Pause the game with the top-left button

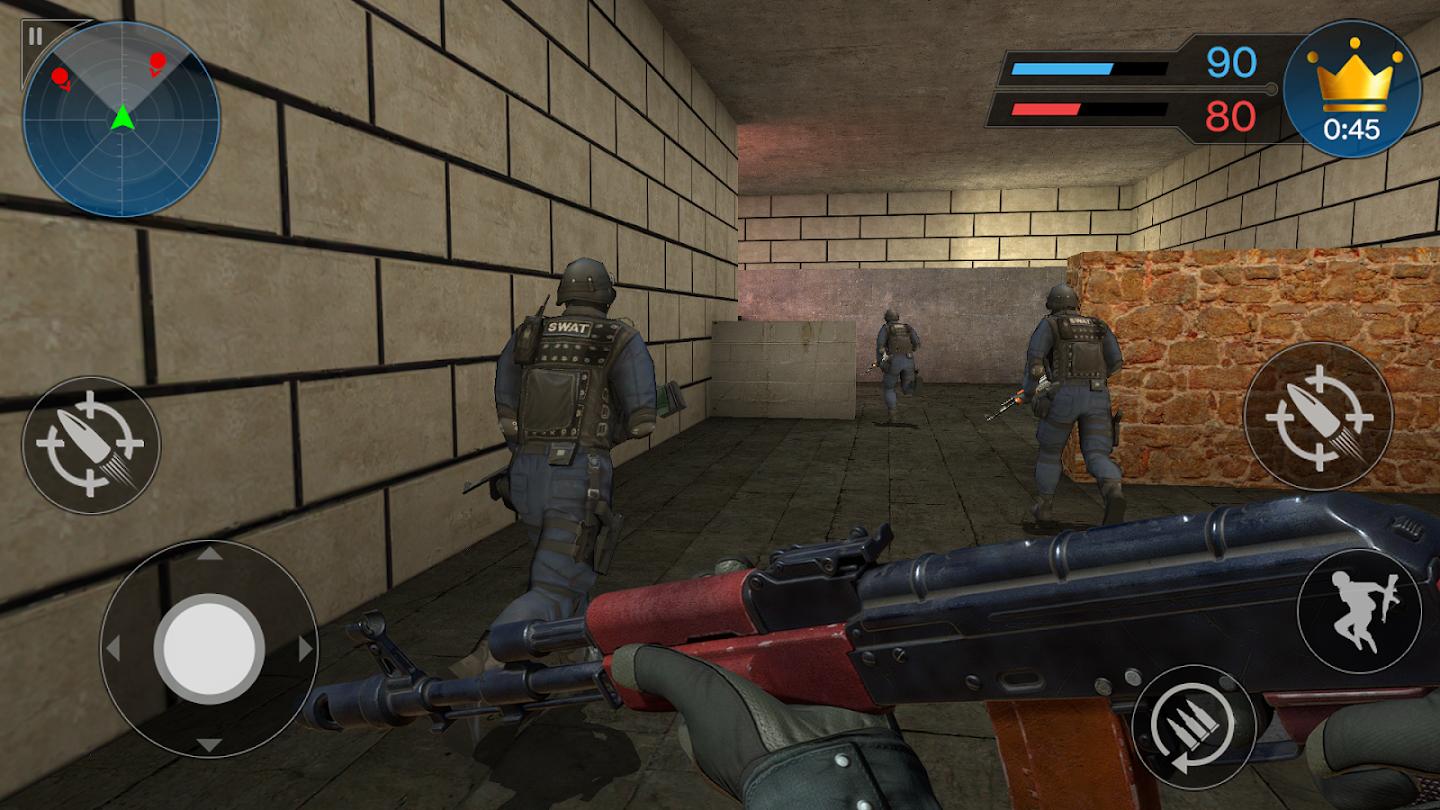(36, 37)
